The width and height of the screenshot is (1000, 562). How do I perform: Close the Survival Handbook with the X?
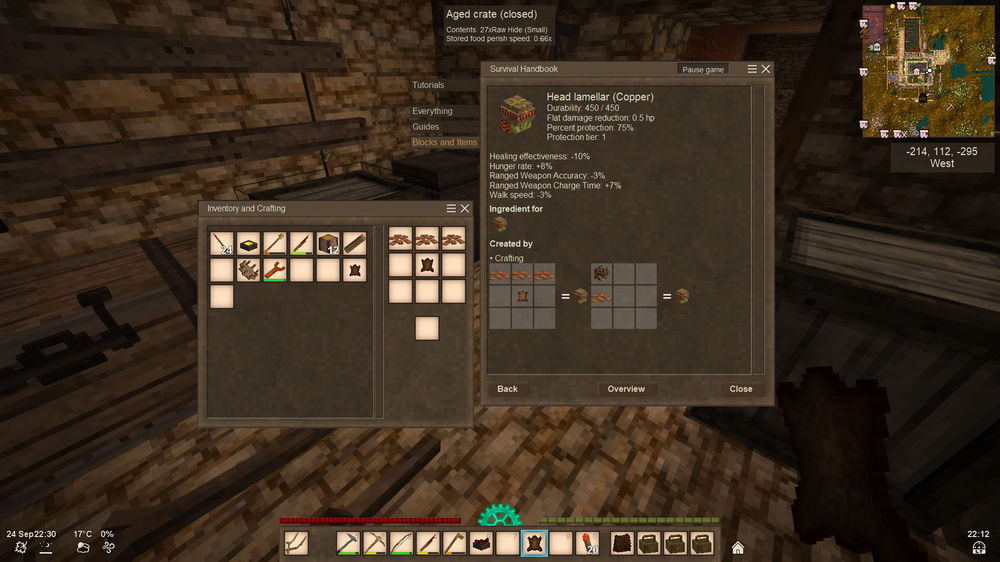click(766, 69)
